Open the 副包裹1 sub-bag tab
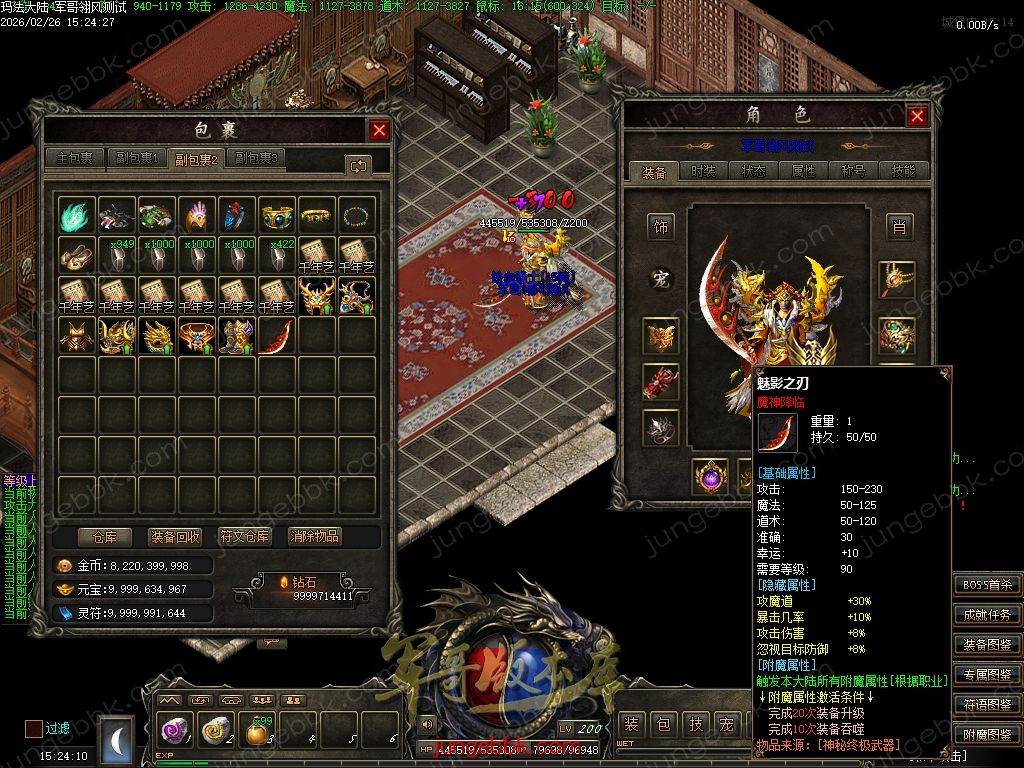 136,158
